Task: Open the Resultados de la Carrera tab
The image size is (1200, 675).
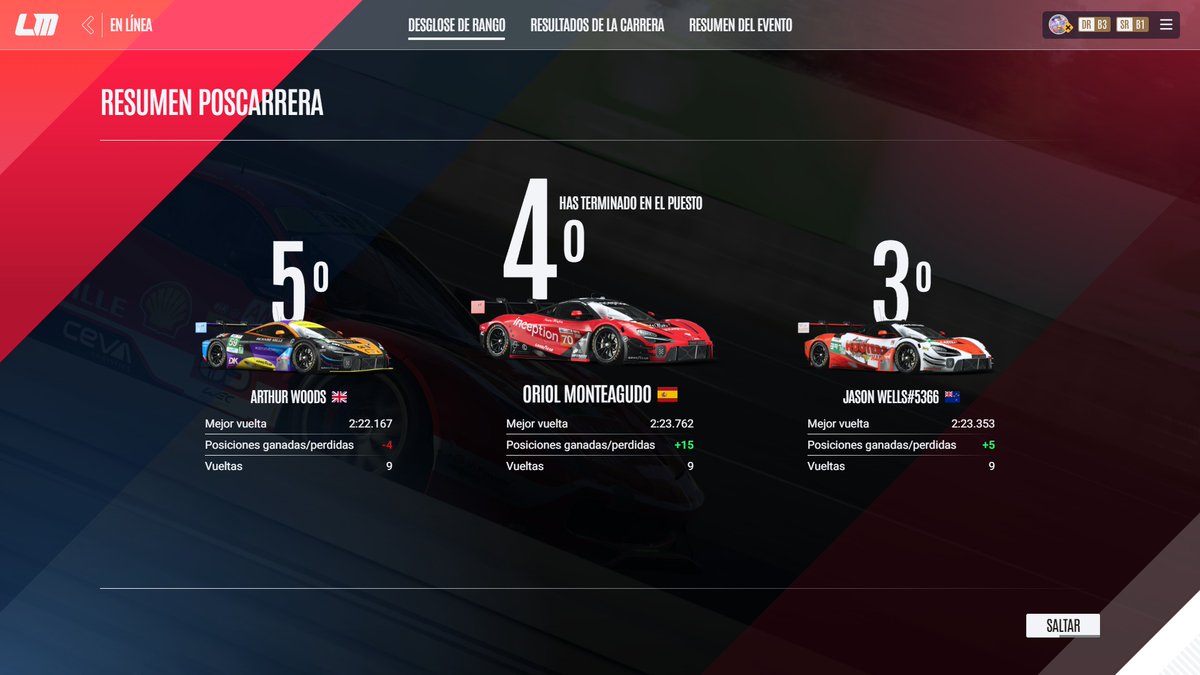Action: [597, 25]
